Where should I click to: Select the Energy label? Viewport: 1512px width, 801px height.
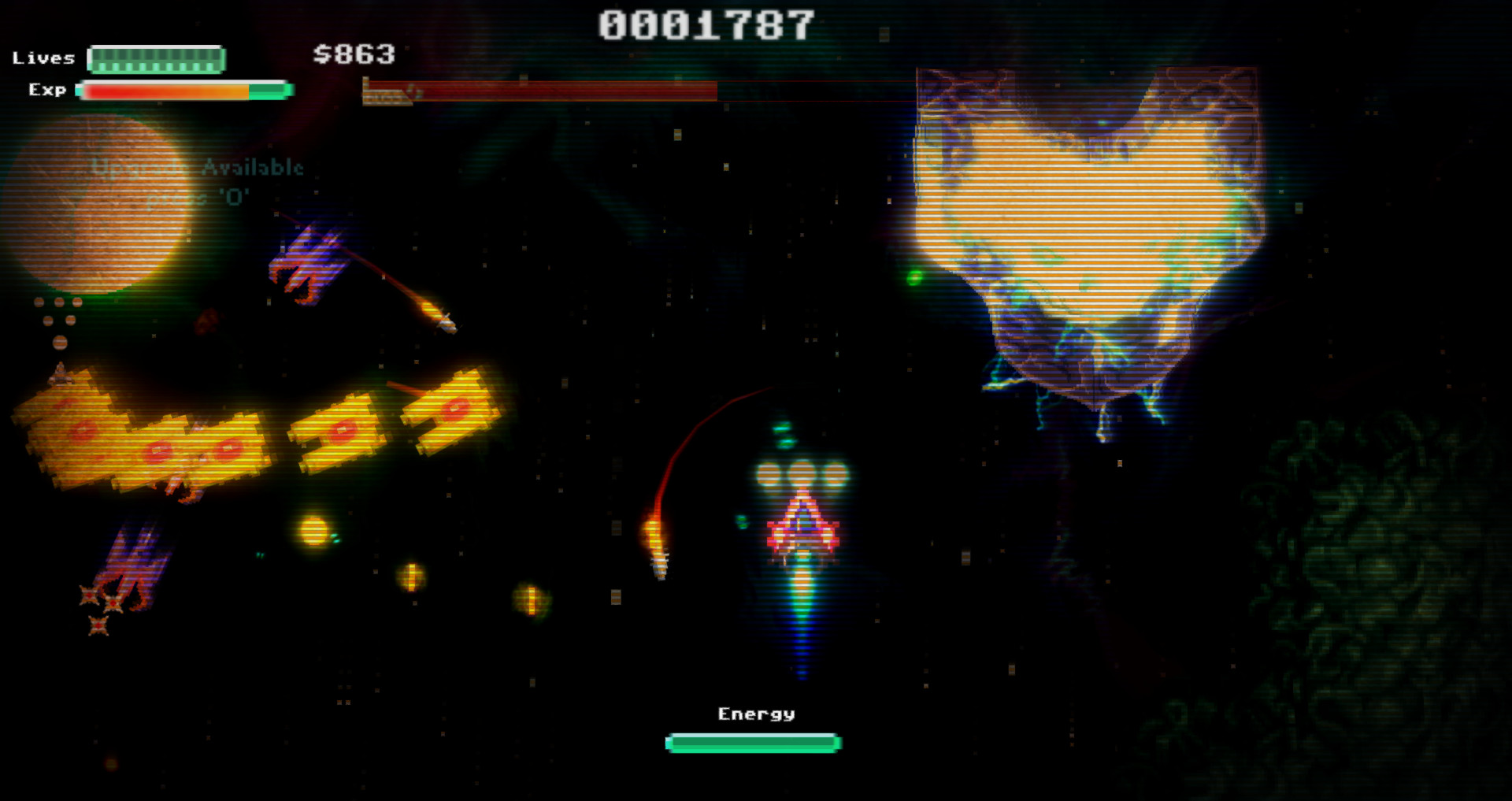tap(754, 713)
